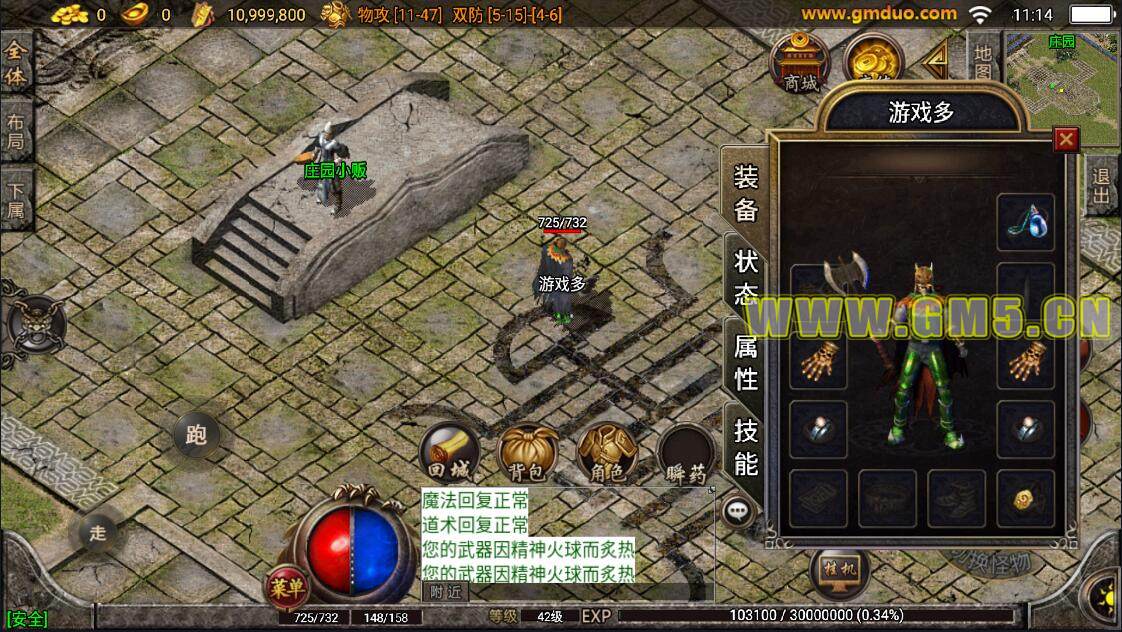Close the character equipment panel

[x=1067, y=139]
